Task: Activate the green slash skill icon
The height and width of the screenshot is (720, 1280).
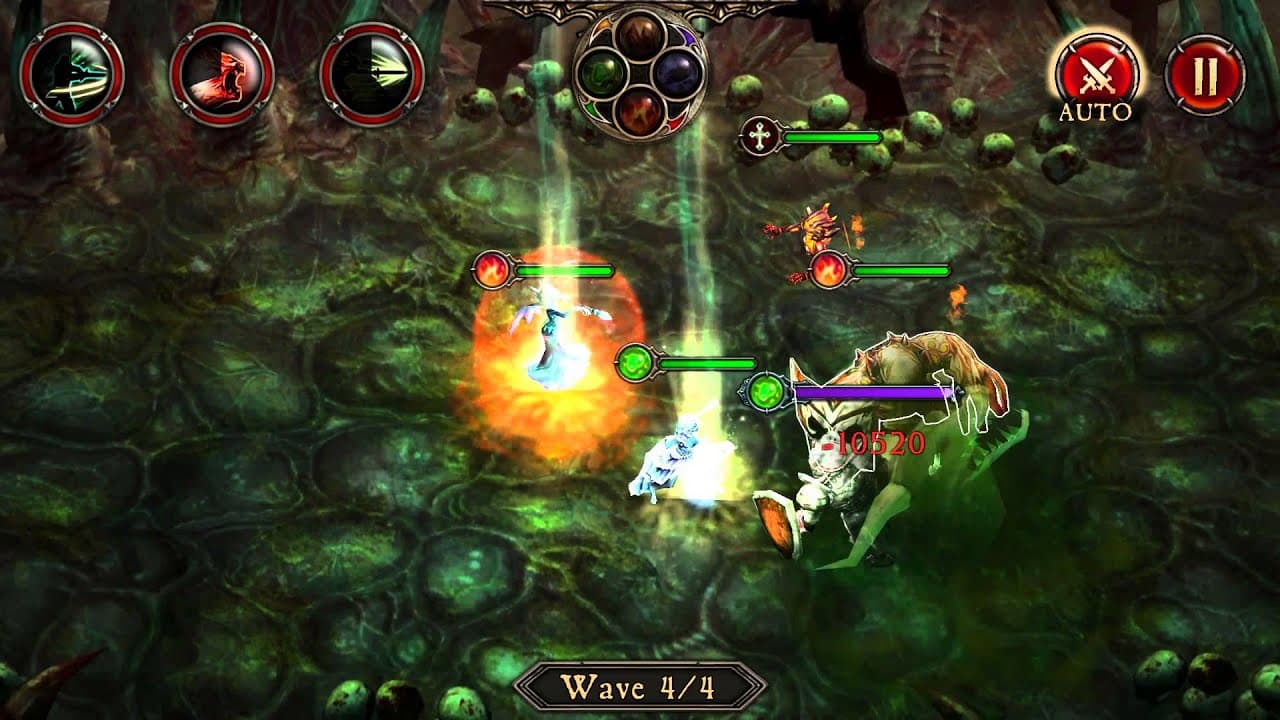Action: click(71, 74)
